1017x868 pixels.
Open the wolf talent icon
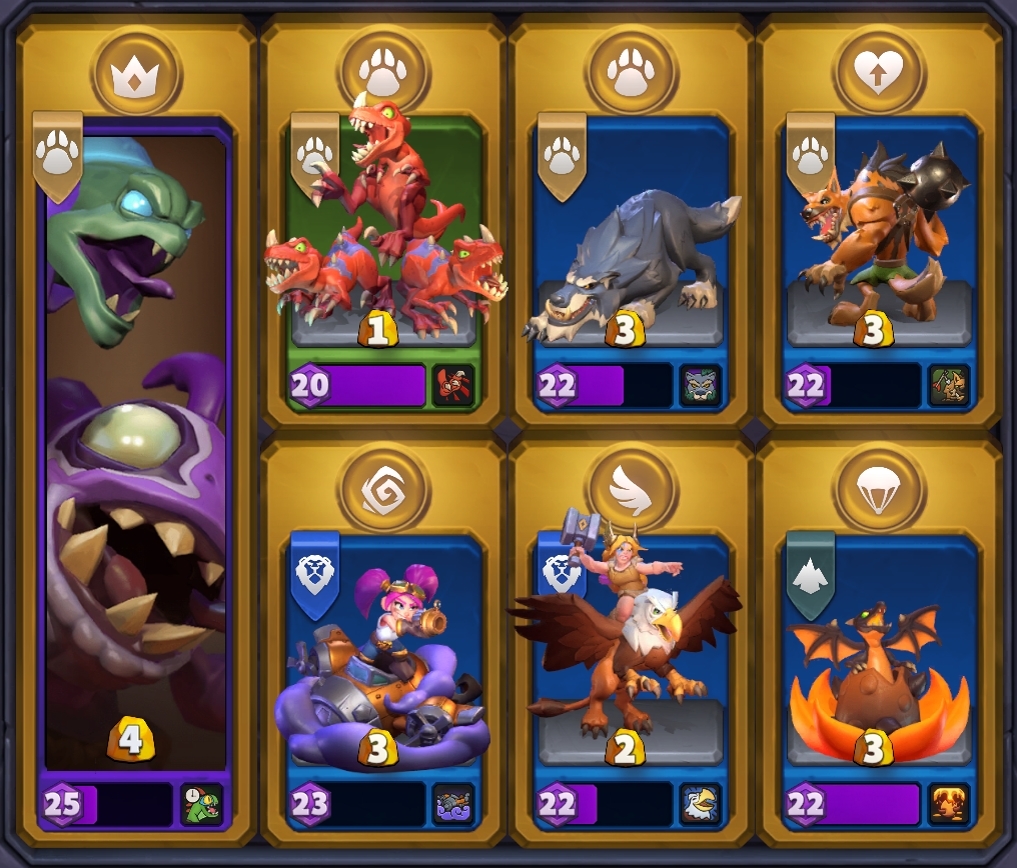(x=701, y=386)
